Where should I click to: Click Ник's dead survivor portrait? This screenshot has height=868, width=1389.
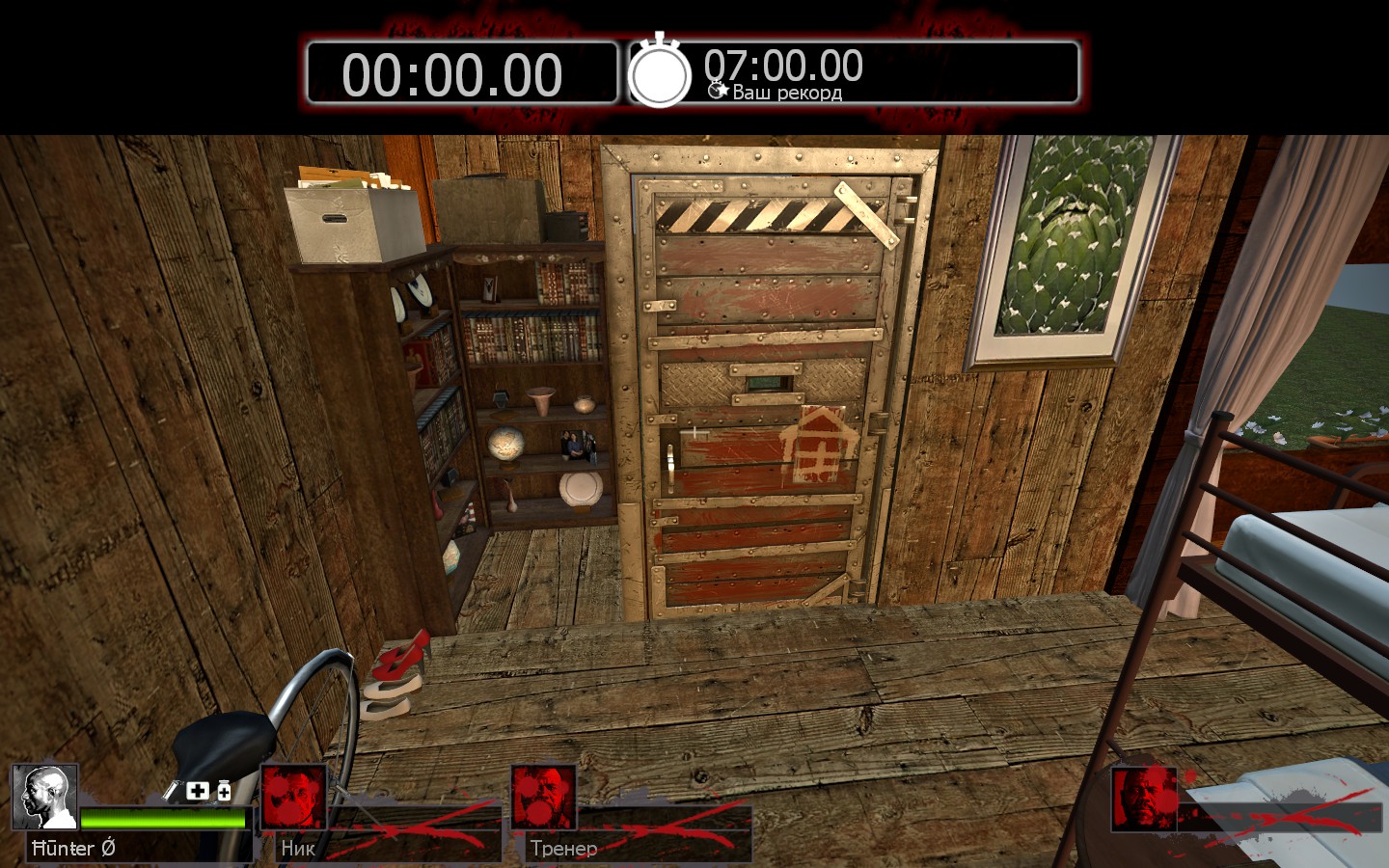[293, 797]
